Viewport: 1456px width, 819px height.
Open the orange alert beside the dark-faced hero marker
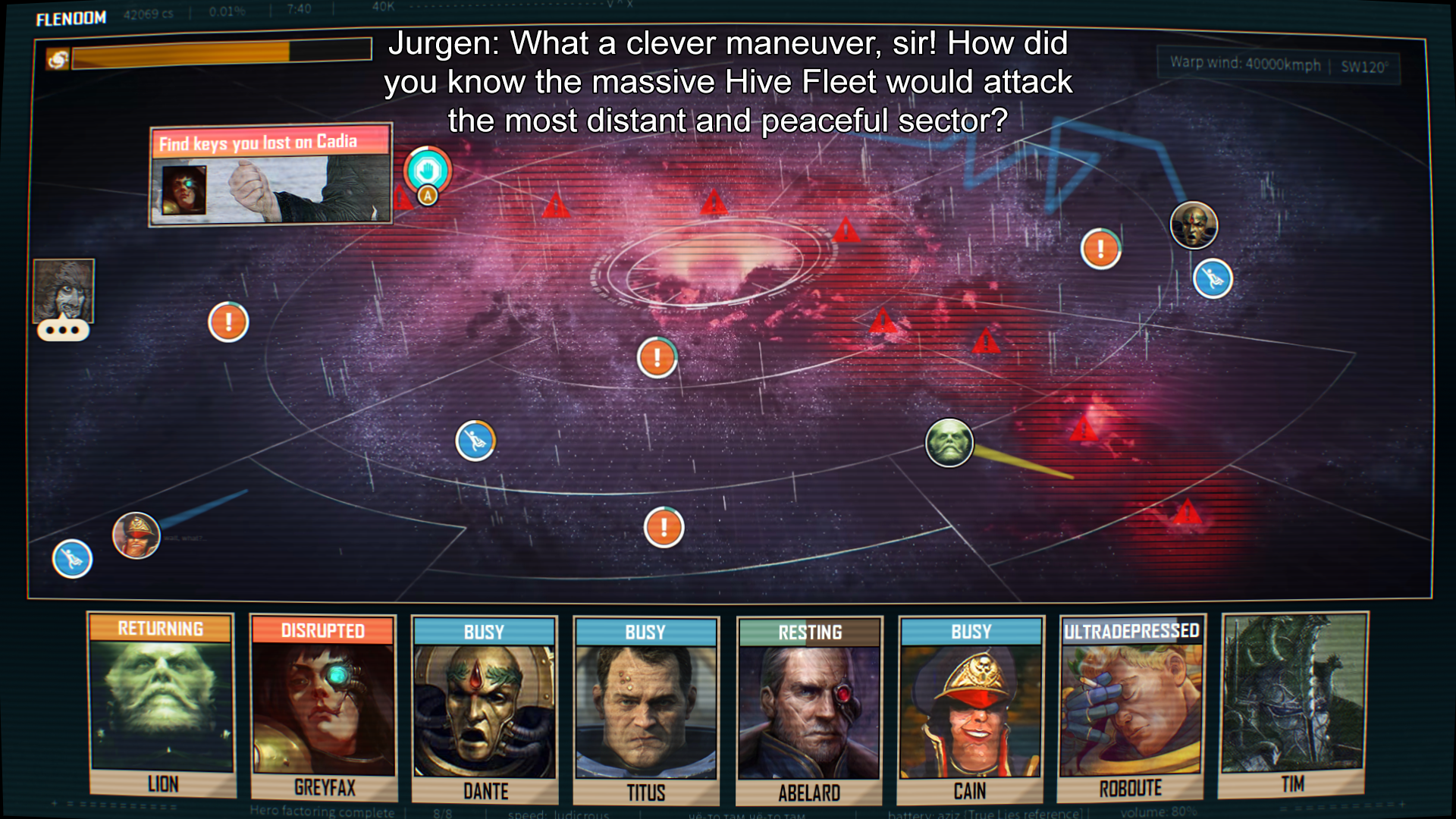pyautogui.click(x=1100, y=249)
